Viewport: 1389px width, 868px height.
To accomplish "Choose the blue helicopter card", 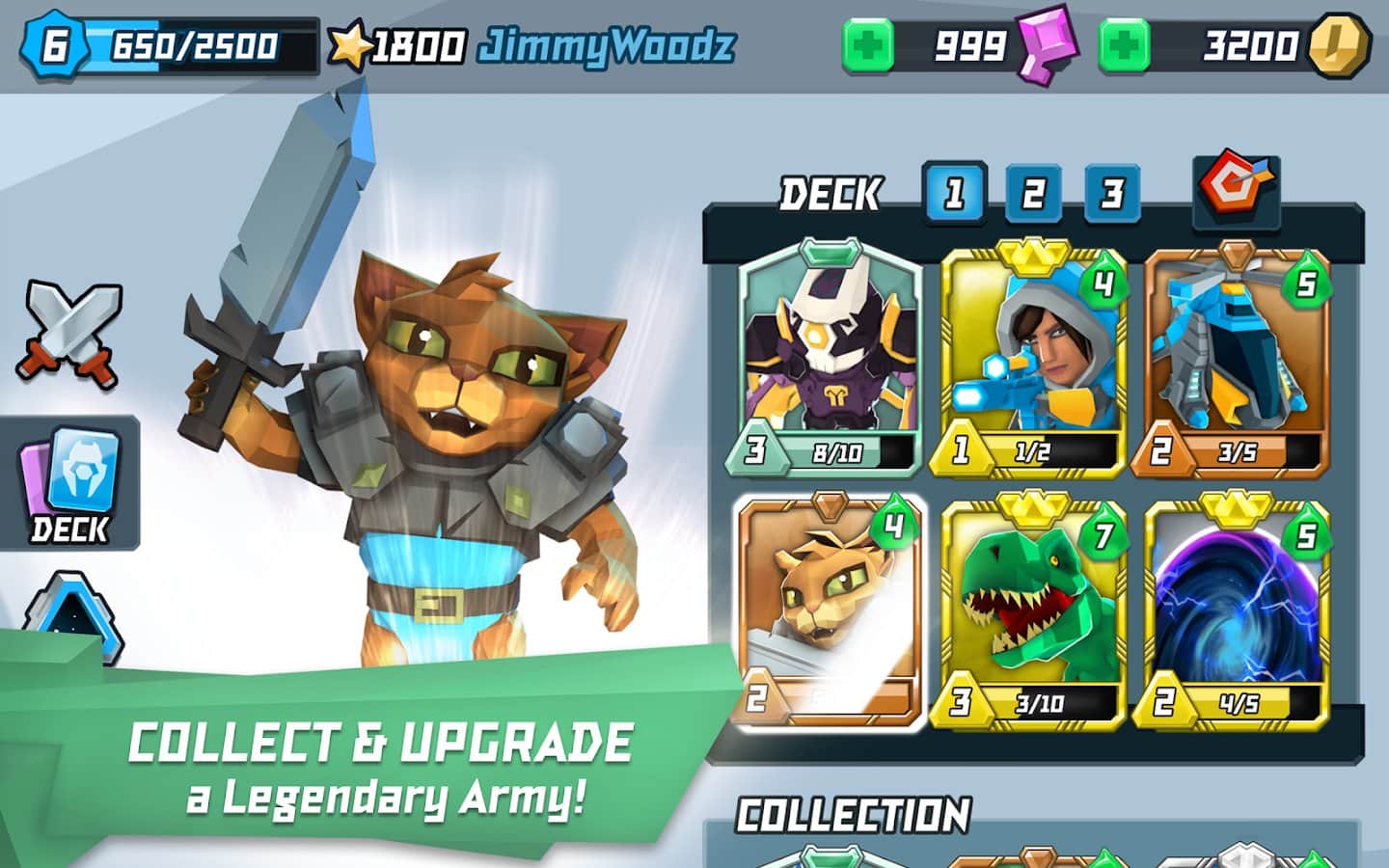I will [x=1237, y=359].
